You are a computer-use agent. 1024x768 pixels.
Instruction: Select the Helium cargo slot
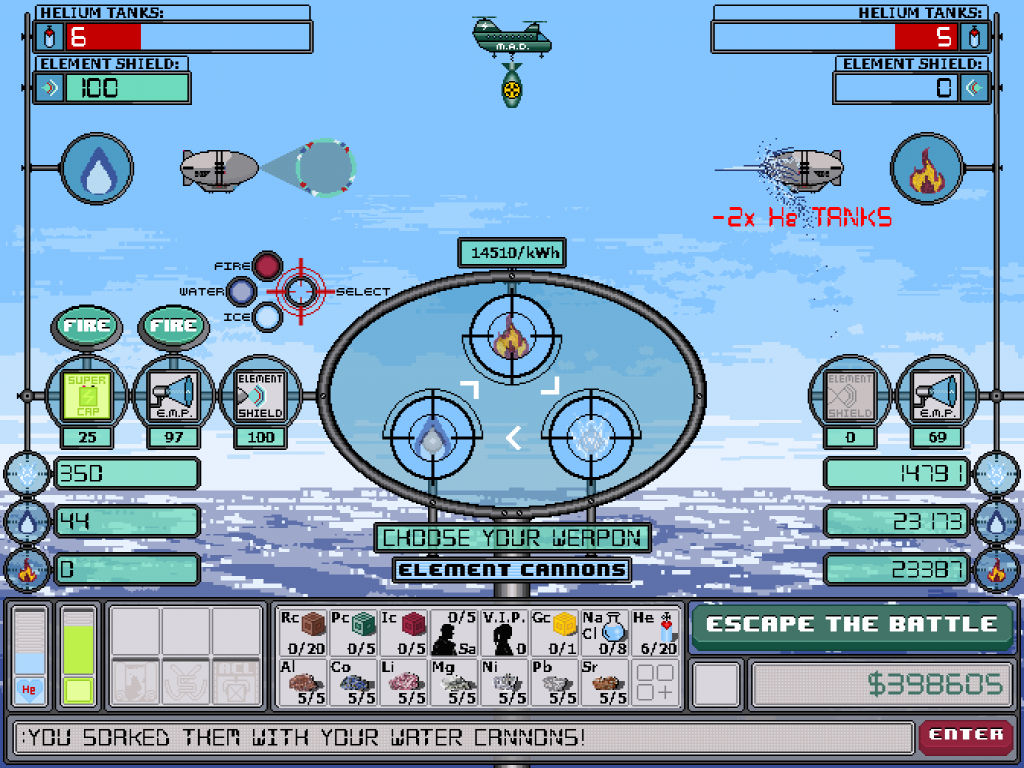(656, 632)
